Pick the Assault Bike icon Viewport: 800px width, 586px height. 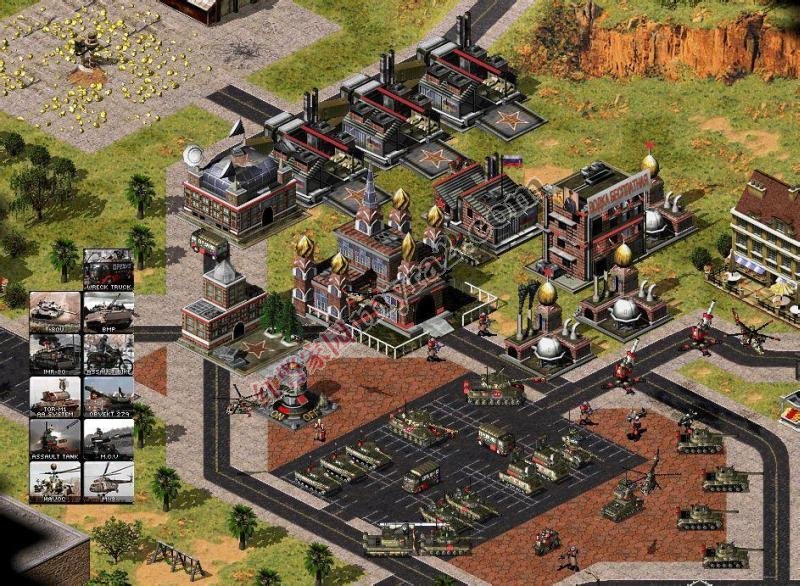pyautogui.click(x=108, y=353)
